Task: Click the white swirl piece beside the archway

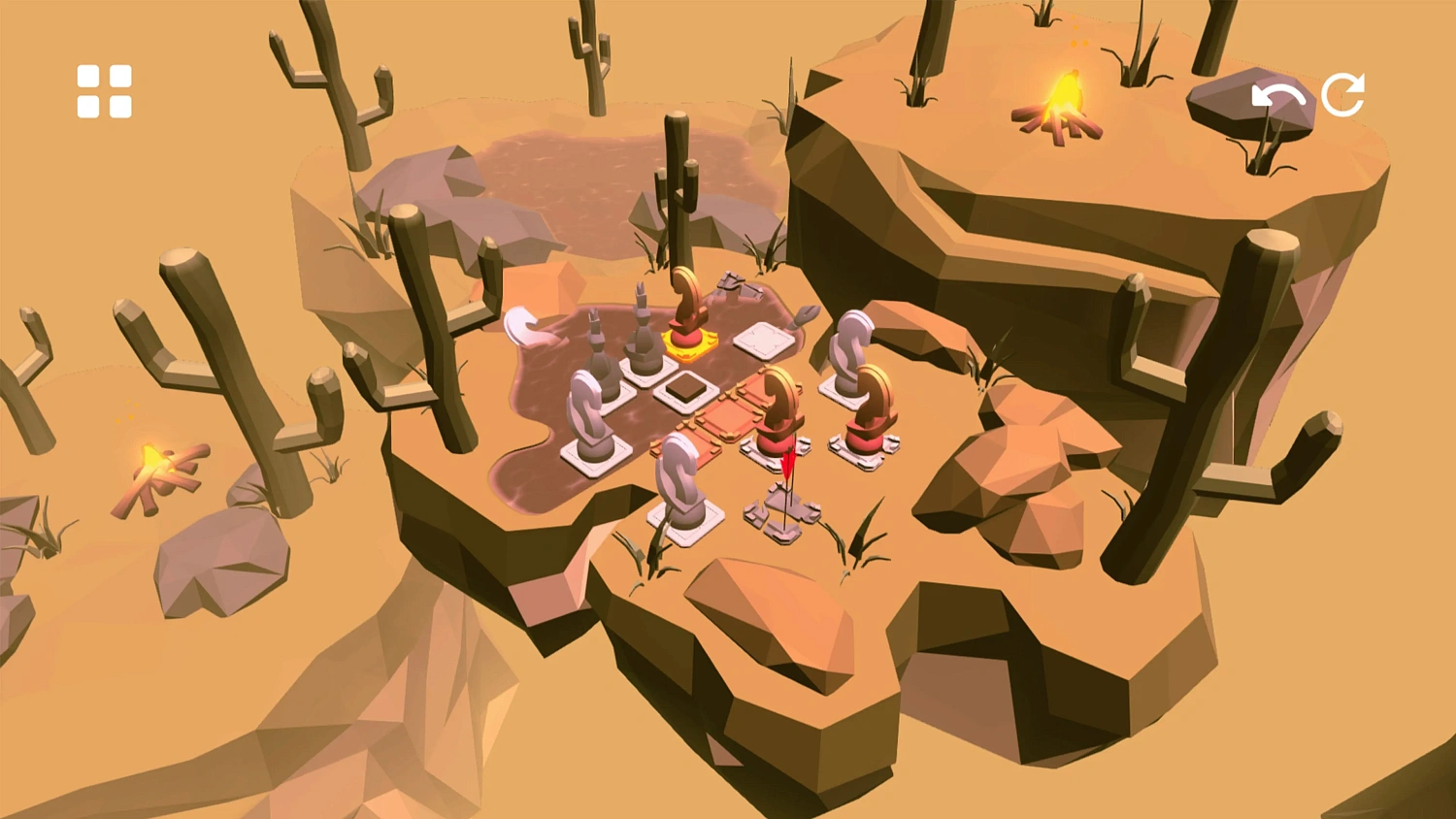Action: pos(849,344)
